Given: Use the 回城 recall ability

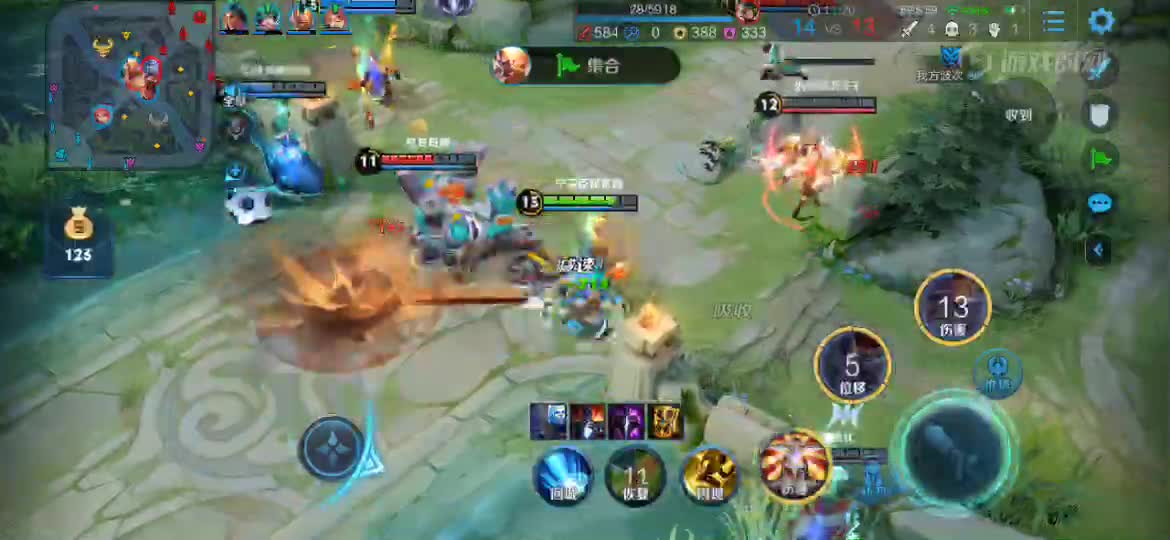Looking at the screenshot, I should [565, 475].
